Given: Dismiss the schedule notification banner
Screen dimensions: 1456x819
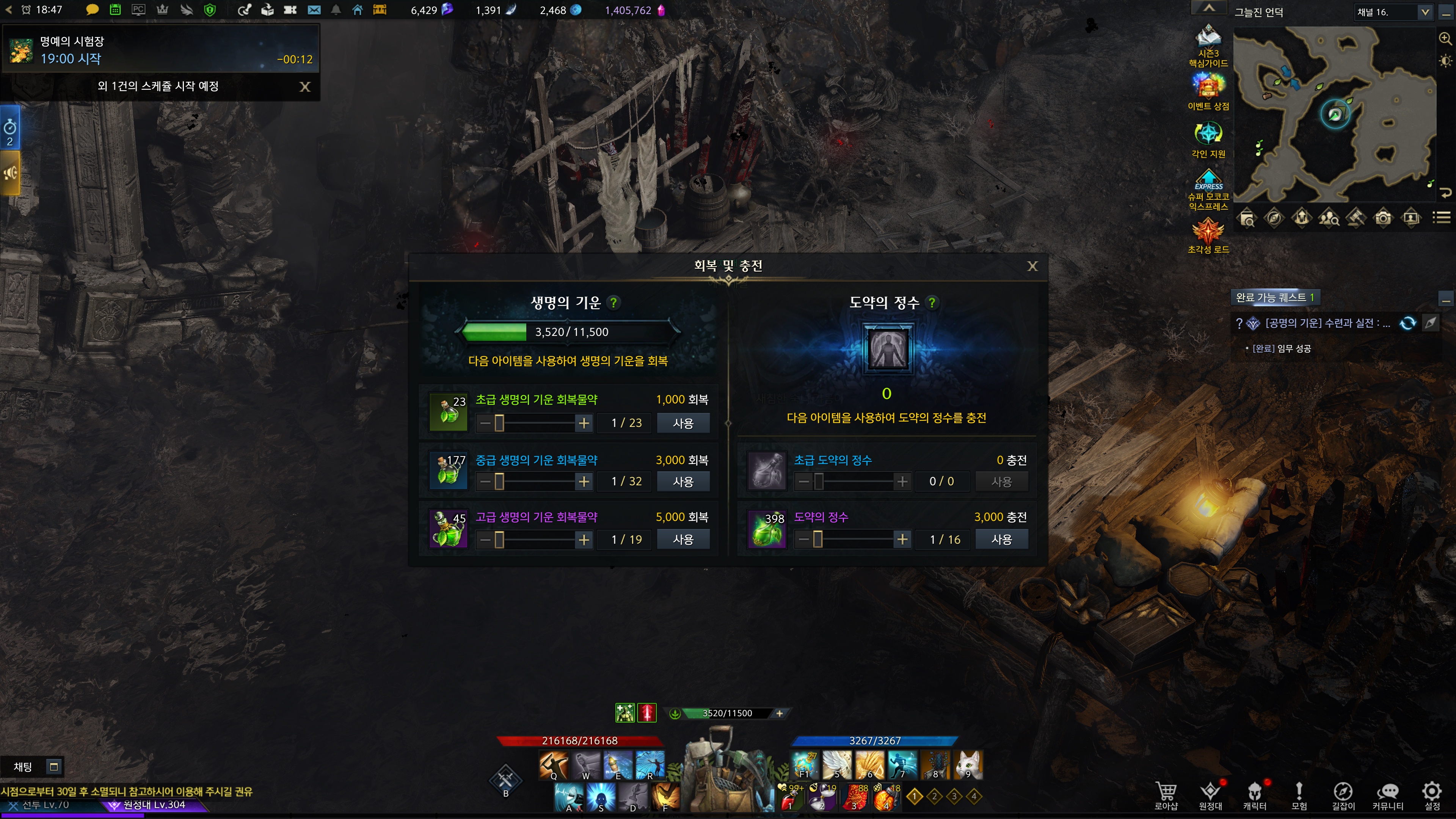Looking at the screenshot, I should (x=304, y=86).
